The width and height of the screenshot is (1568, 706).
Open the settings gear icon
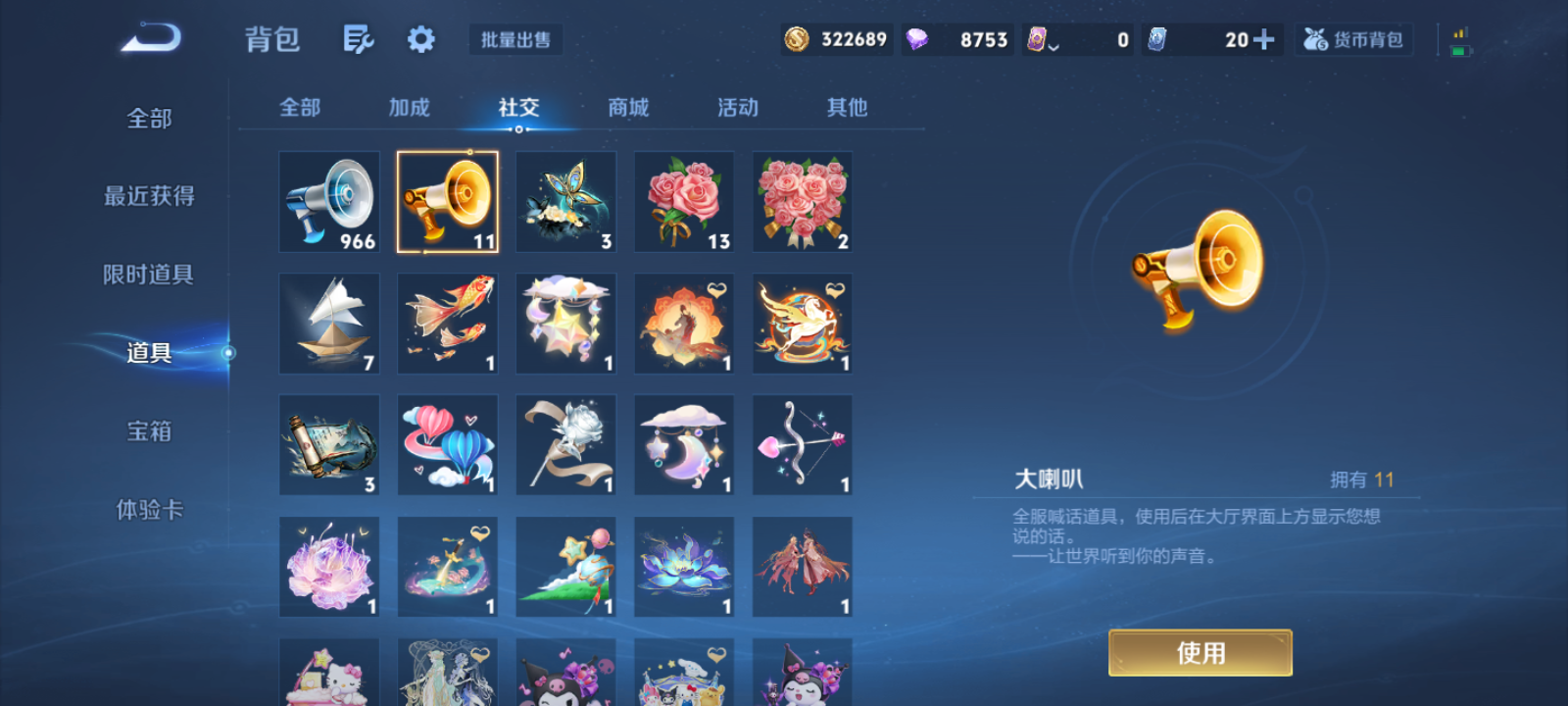tap(420, 39)
